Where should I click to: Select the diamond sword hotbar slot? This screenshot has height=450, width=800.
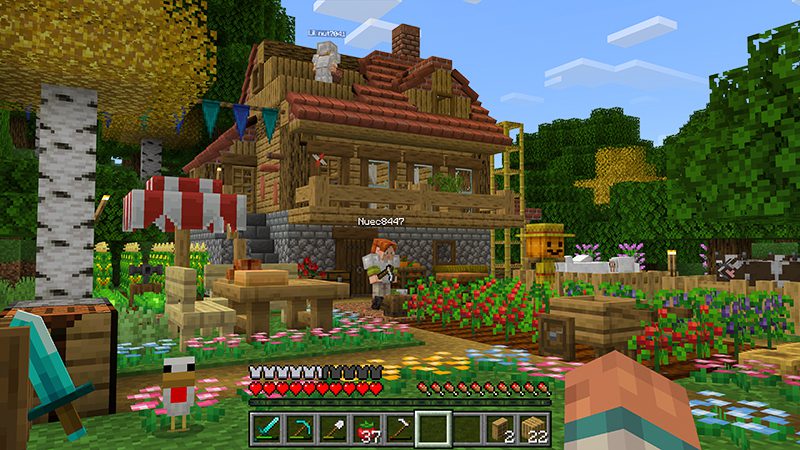click(265, 428)
